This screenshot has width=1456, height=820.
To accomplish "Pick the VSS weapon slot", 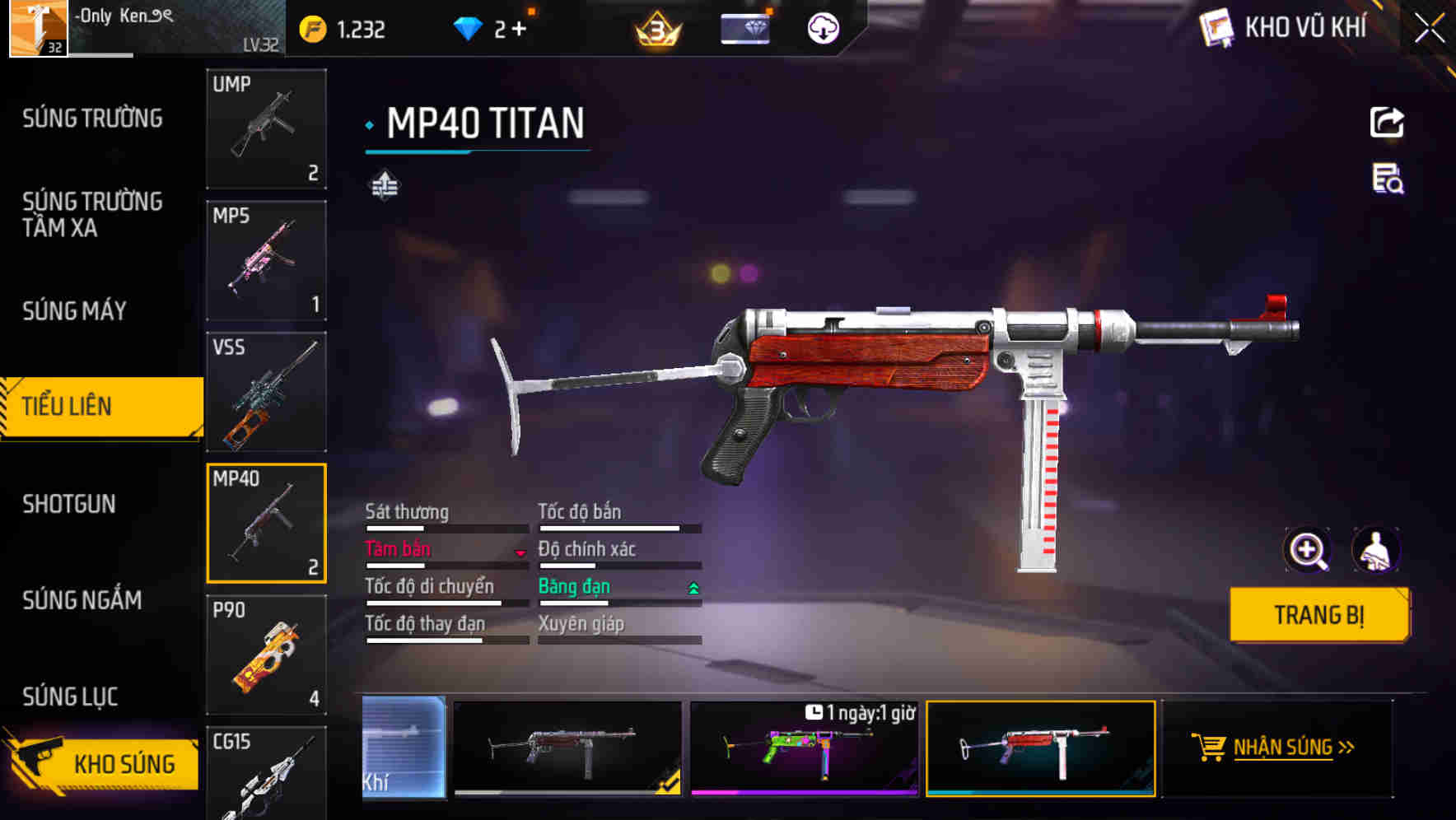I will pyautogui.click(x=266, y=392).
